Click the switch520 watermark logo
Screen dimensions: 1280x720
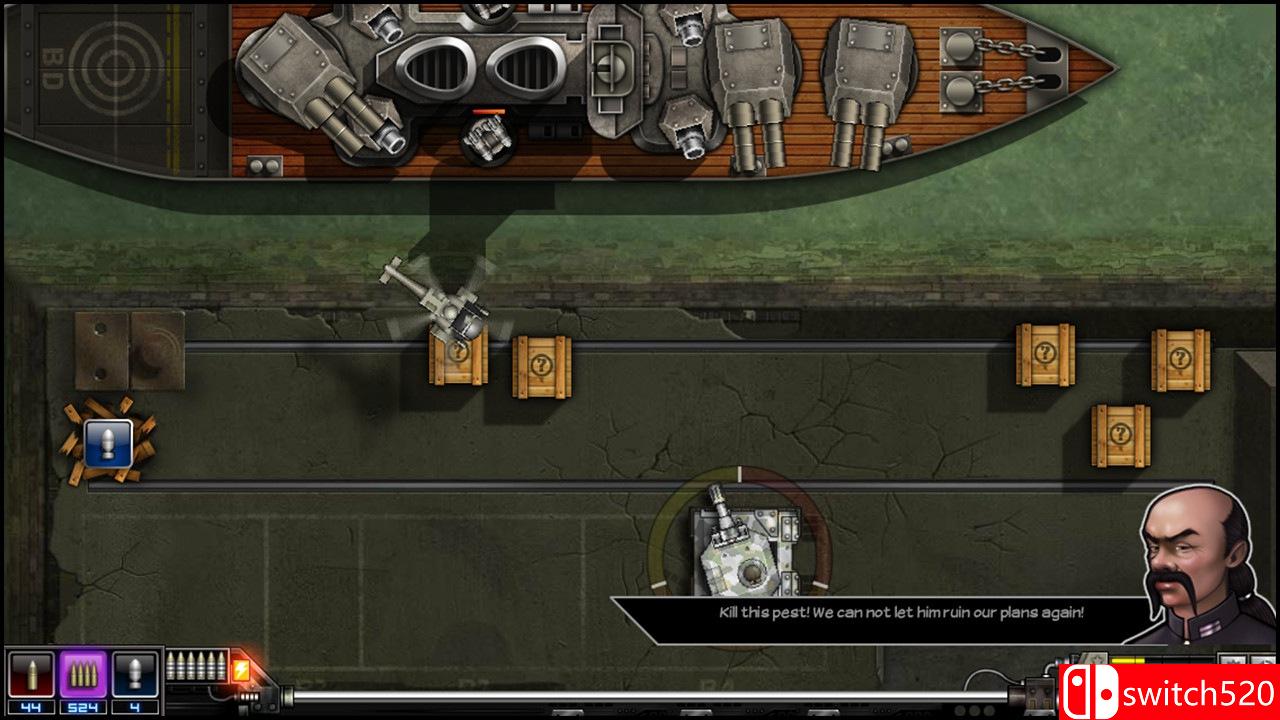click(1167, 692)
